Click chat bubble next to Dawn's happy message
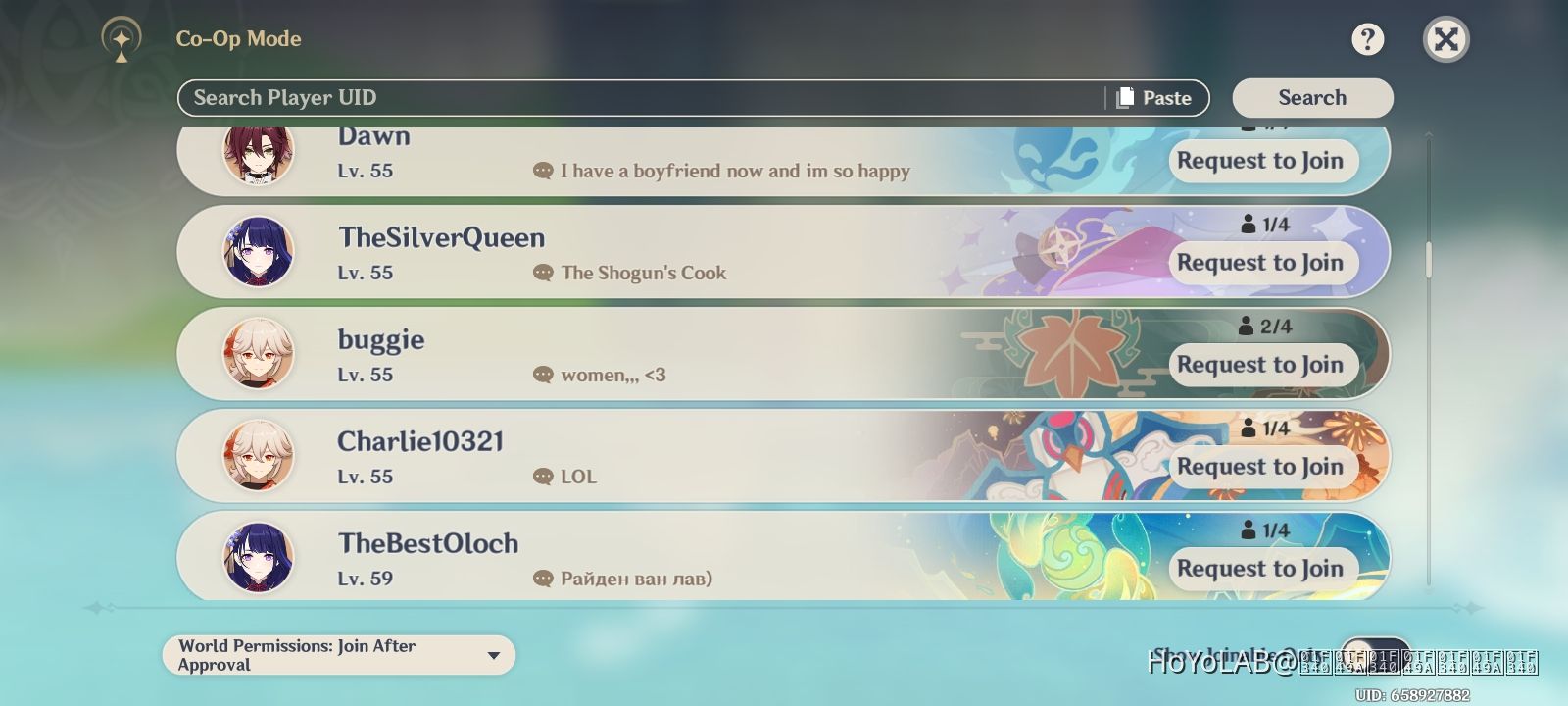The height and width of the screenshot is (706, 1568). click(x=542, y=171)
